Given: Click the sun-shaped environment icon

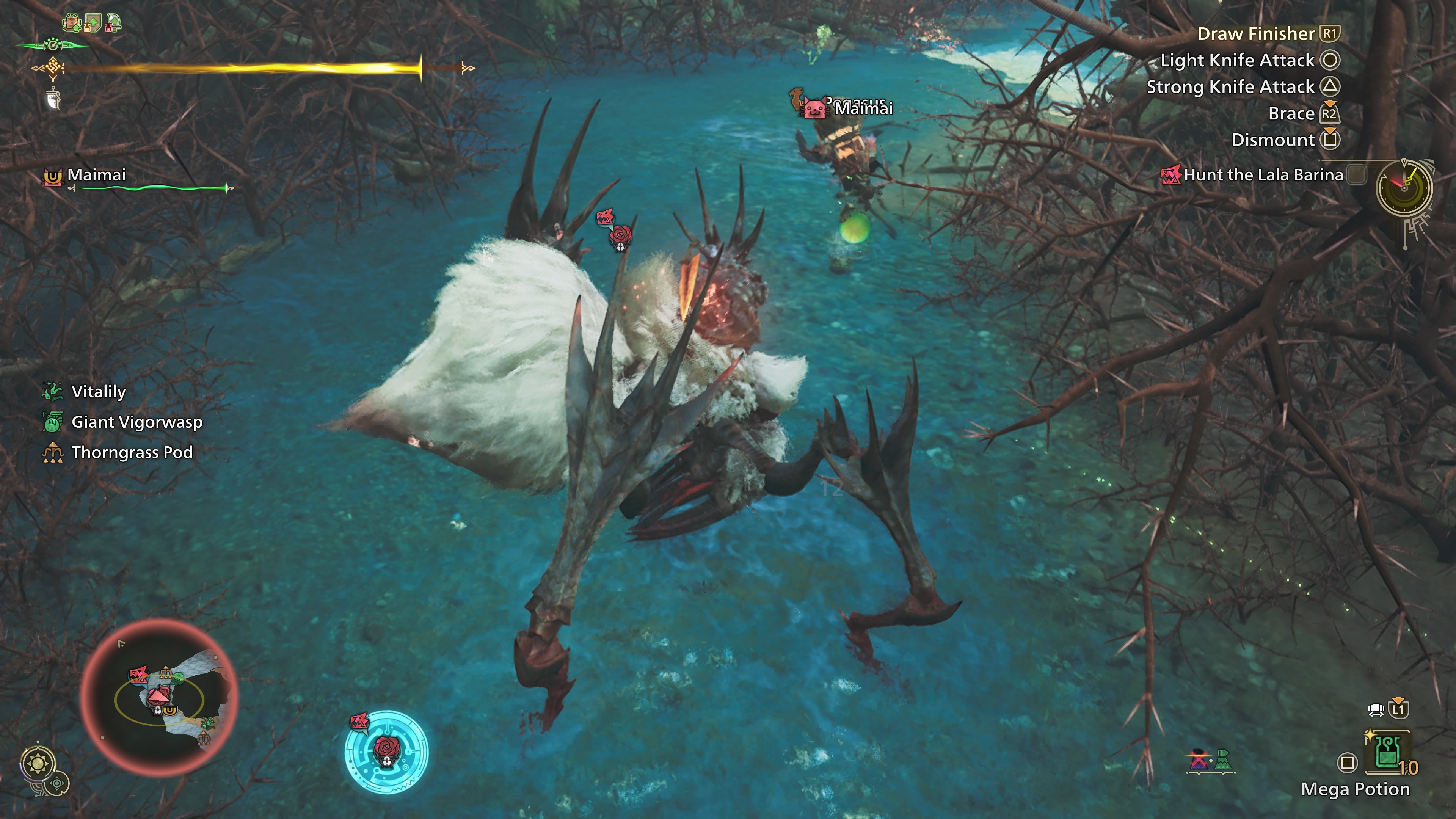Looking at the screenshot, I should [38, 764].
